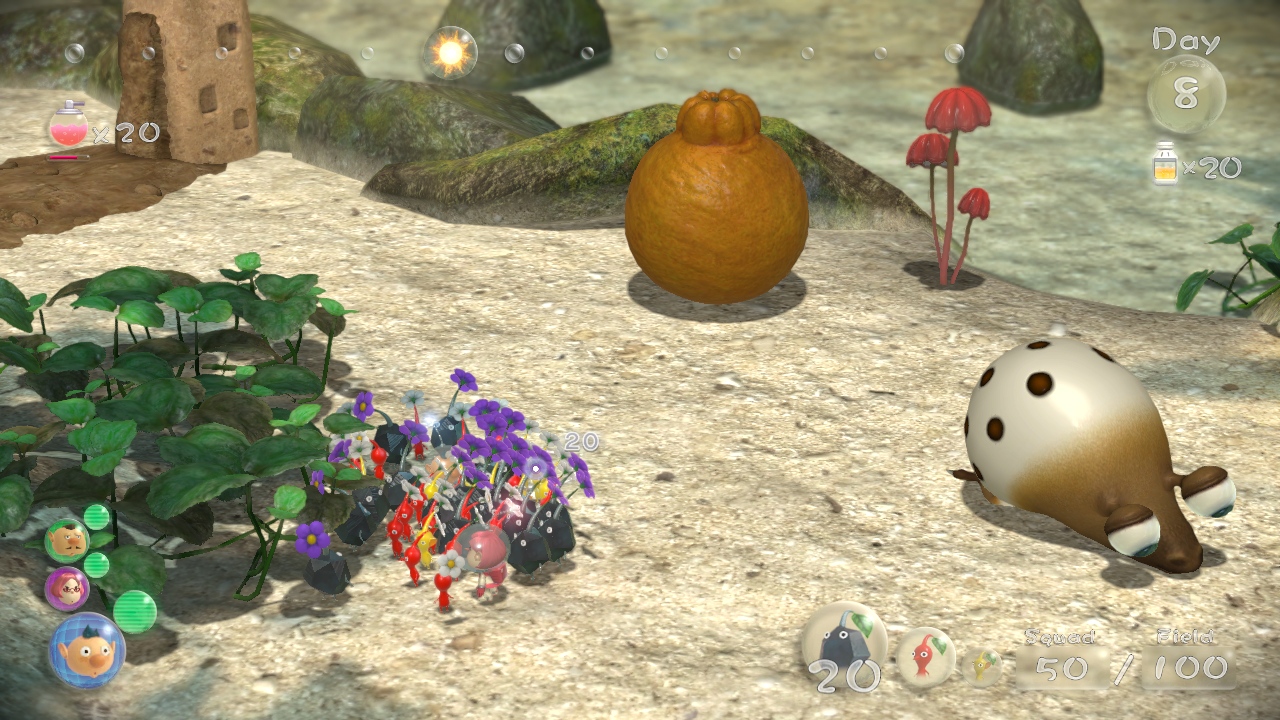Select Alph's blue leader portrait
The height and width of the screenshot is (720, 1280).
(x=86, y=650)
